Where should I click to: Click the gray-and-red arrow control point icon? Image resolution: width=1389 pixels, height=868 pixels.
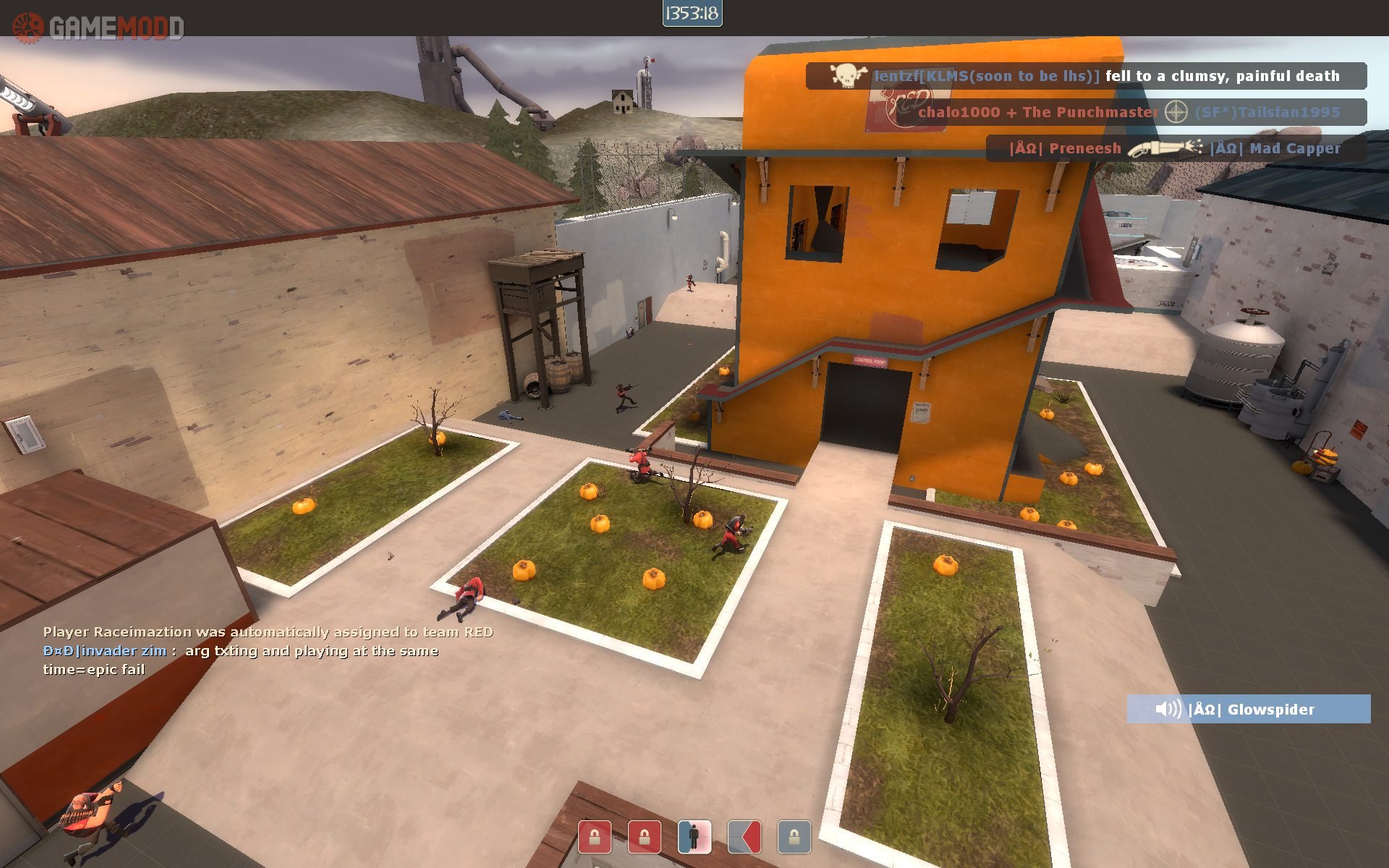(x=744, y=837)
